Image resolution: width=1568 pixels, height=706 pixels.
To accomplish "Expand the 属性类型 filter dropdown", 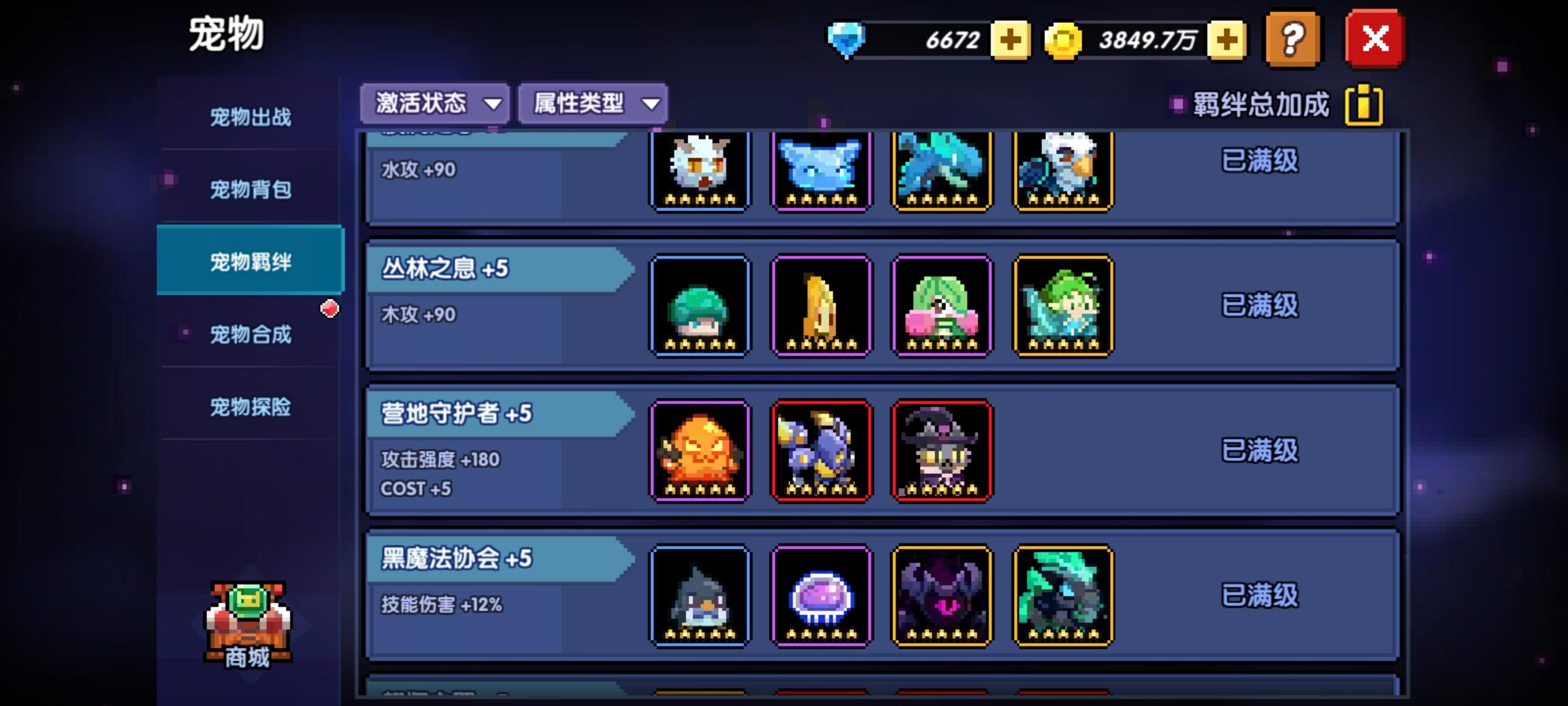I will point(591,103).
